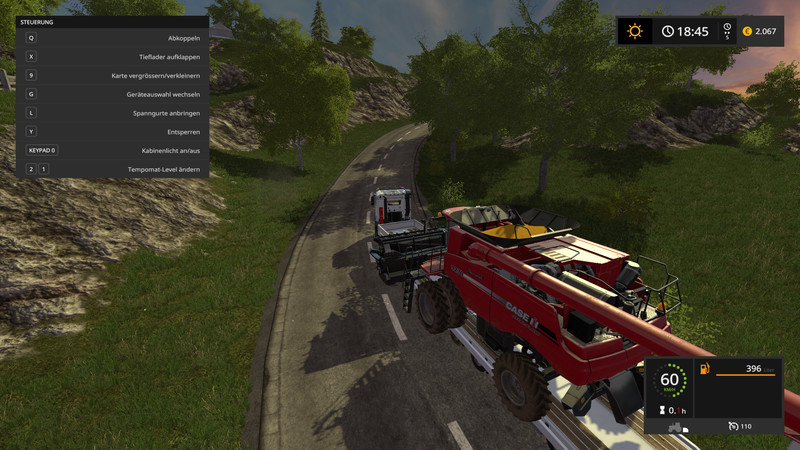800x450 pixels.
Task: Toggle the cruise control icon showing 110
Action: (733, 427)
